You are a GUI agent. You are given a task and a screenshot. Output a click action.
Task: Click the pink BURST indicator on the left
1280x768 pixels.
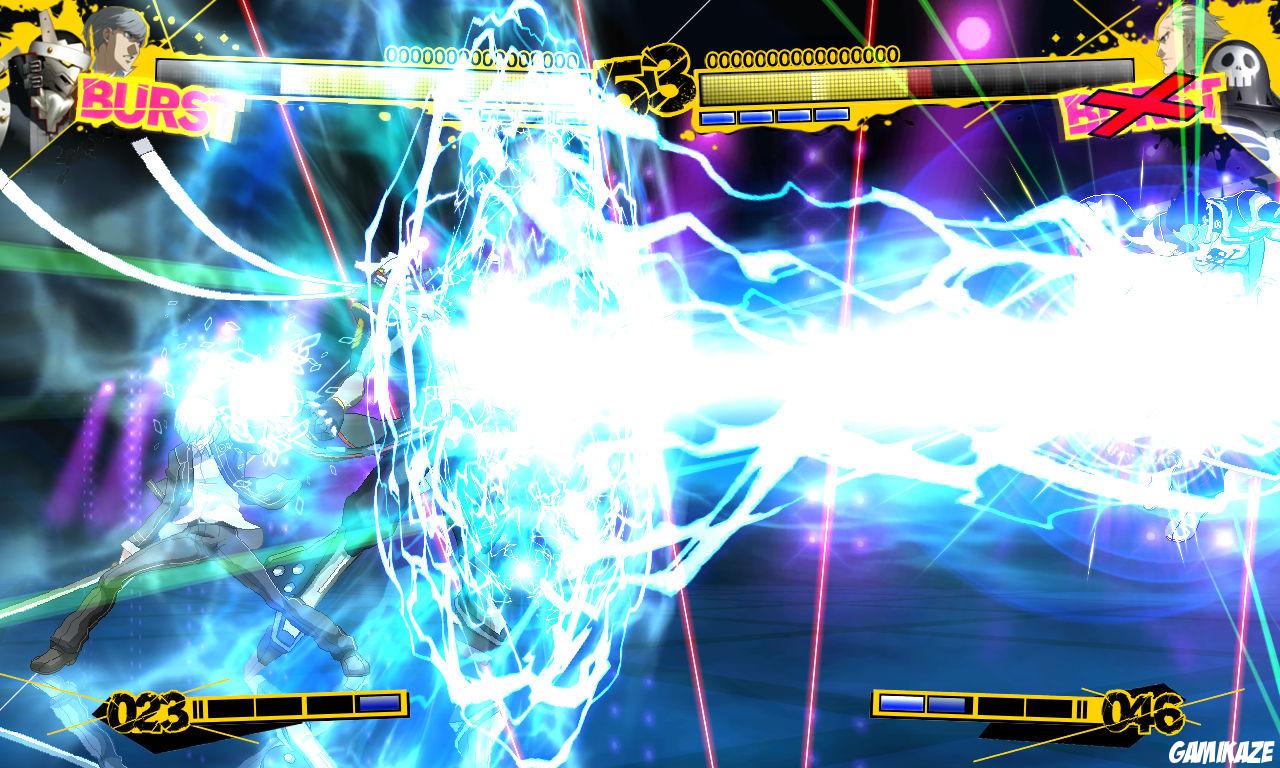tap(145, 100)
